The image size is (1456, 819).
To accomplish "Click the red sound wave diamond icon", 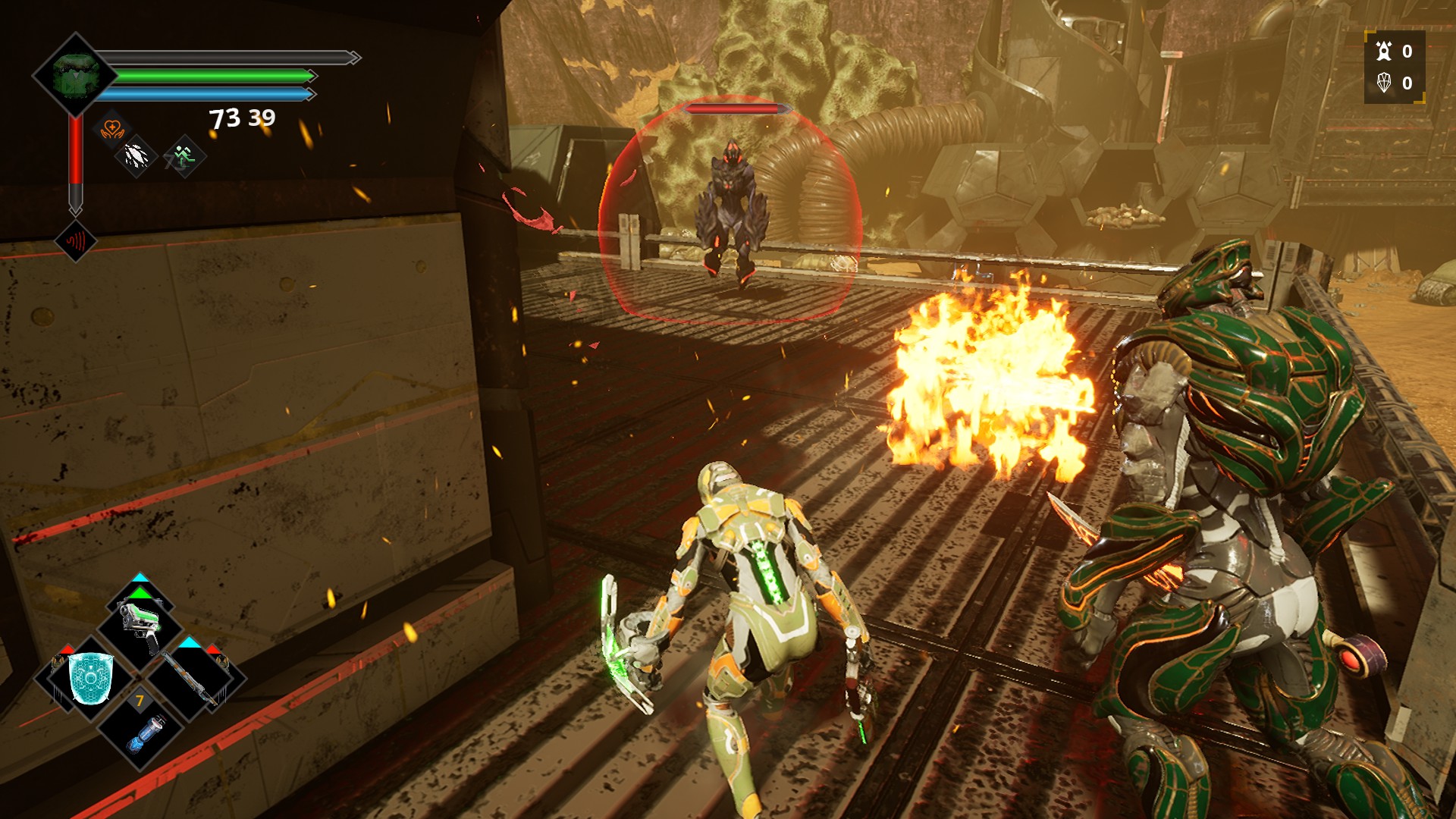I will click(x=76, y=242).
